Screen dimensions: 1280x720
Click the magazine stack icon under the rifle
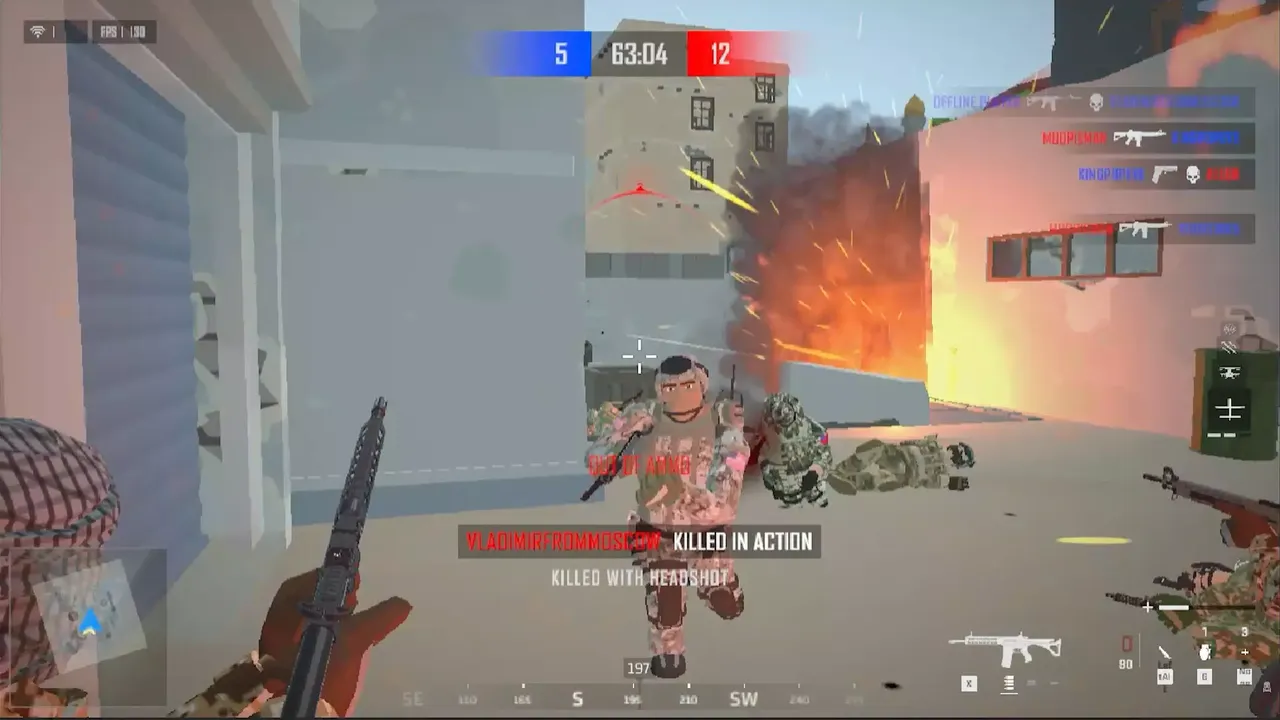1008,682
